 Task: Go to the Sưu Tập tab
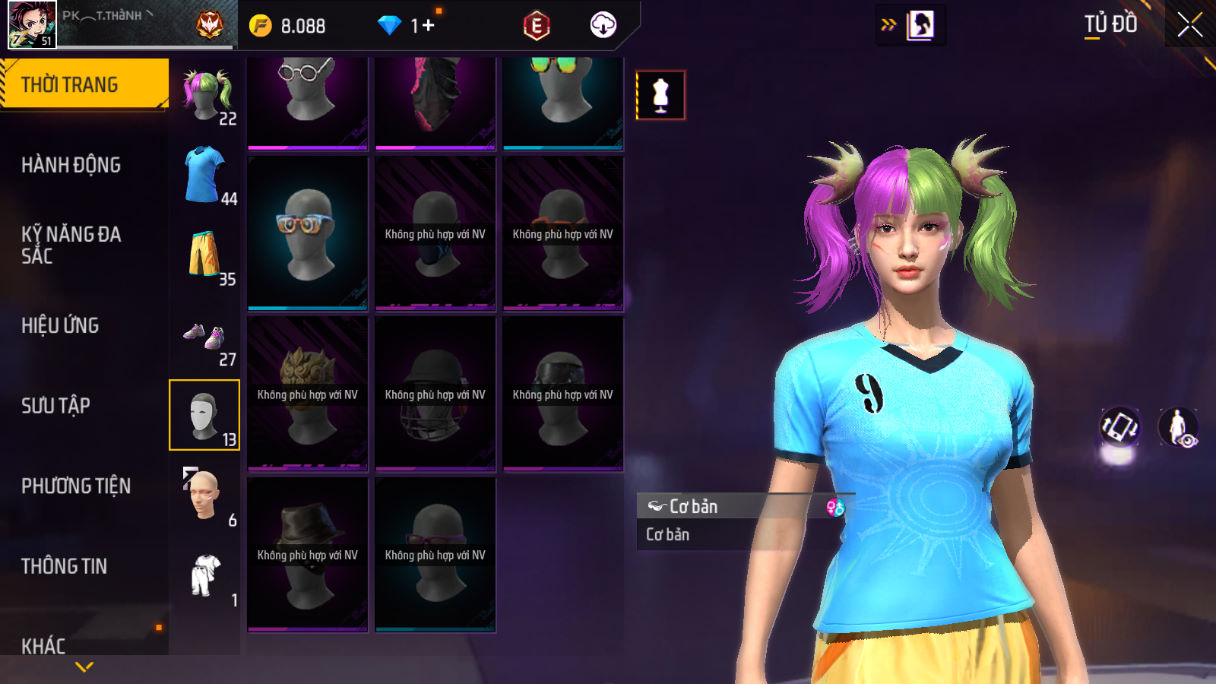(x=56, y=405)
